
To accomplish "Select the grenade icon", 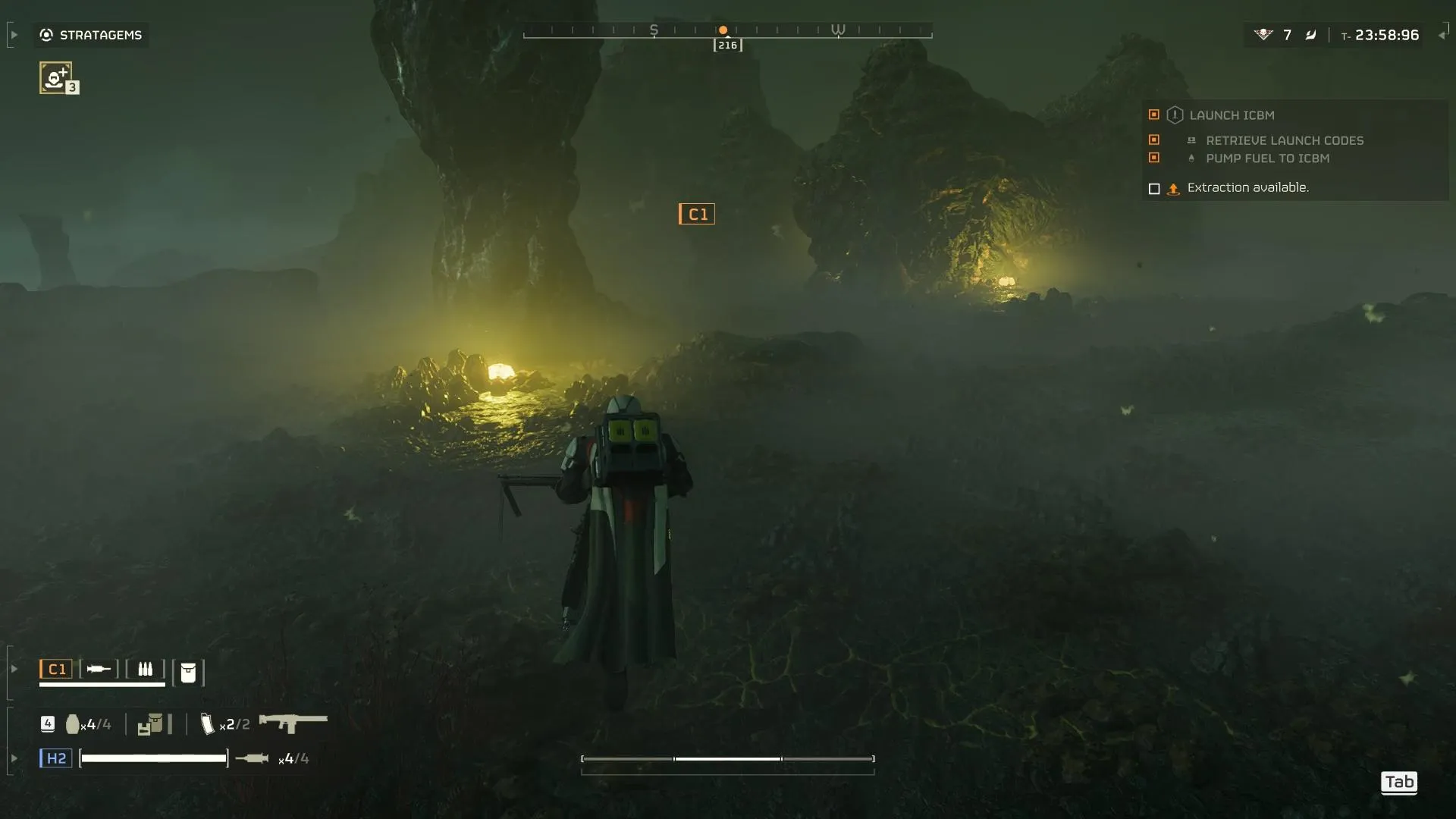I will tap(73, 724).
